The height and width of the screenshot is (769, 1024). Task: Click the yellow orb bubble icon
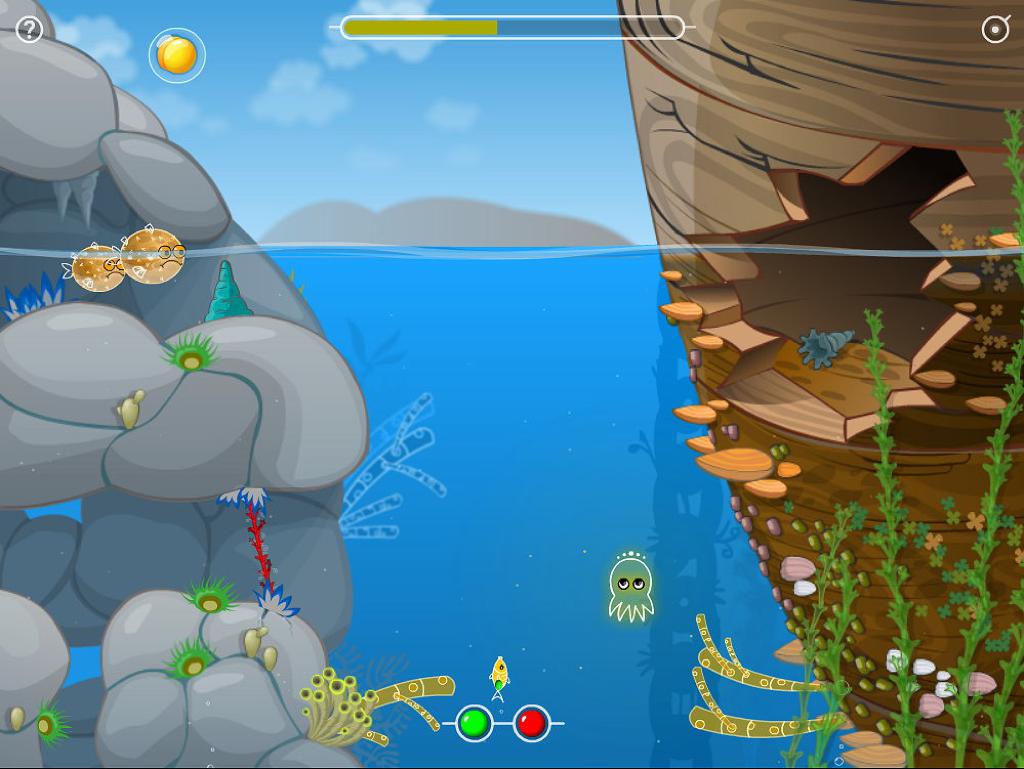pos(177,55)
